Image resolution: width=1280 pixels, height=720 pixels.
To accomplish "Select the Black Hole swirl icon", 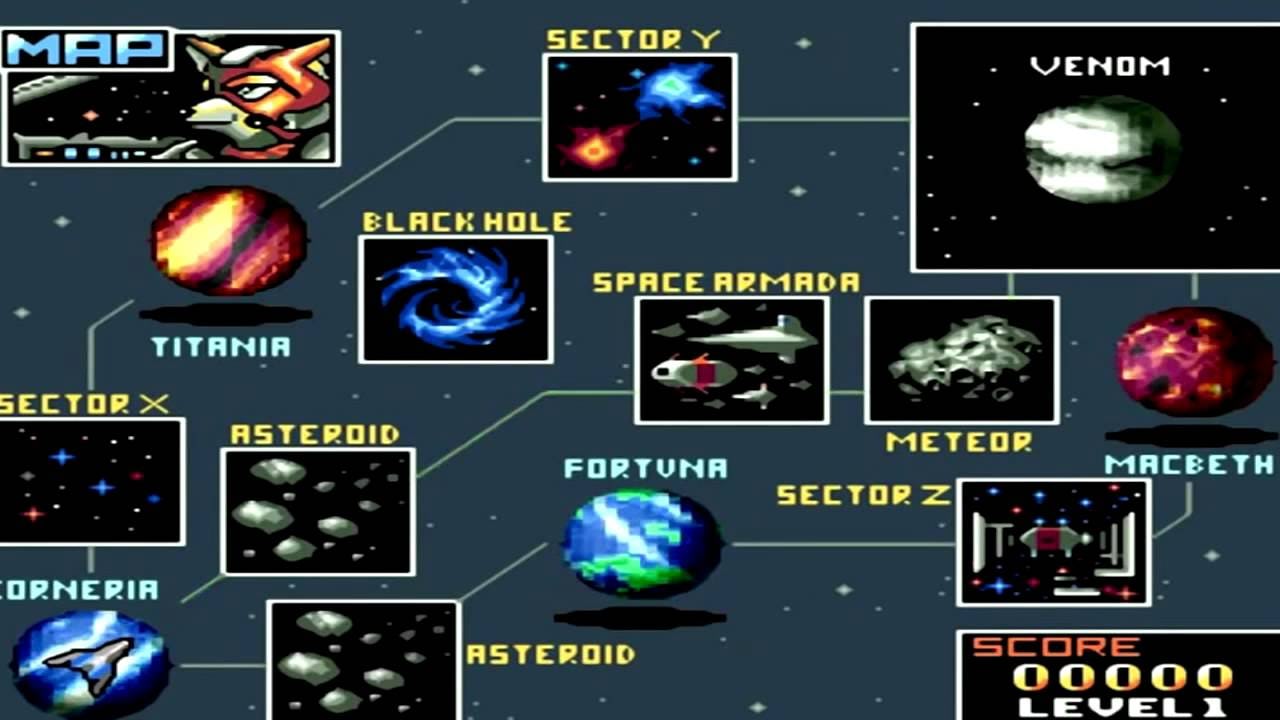I will click(455, 297).
